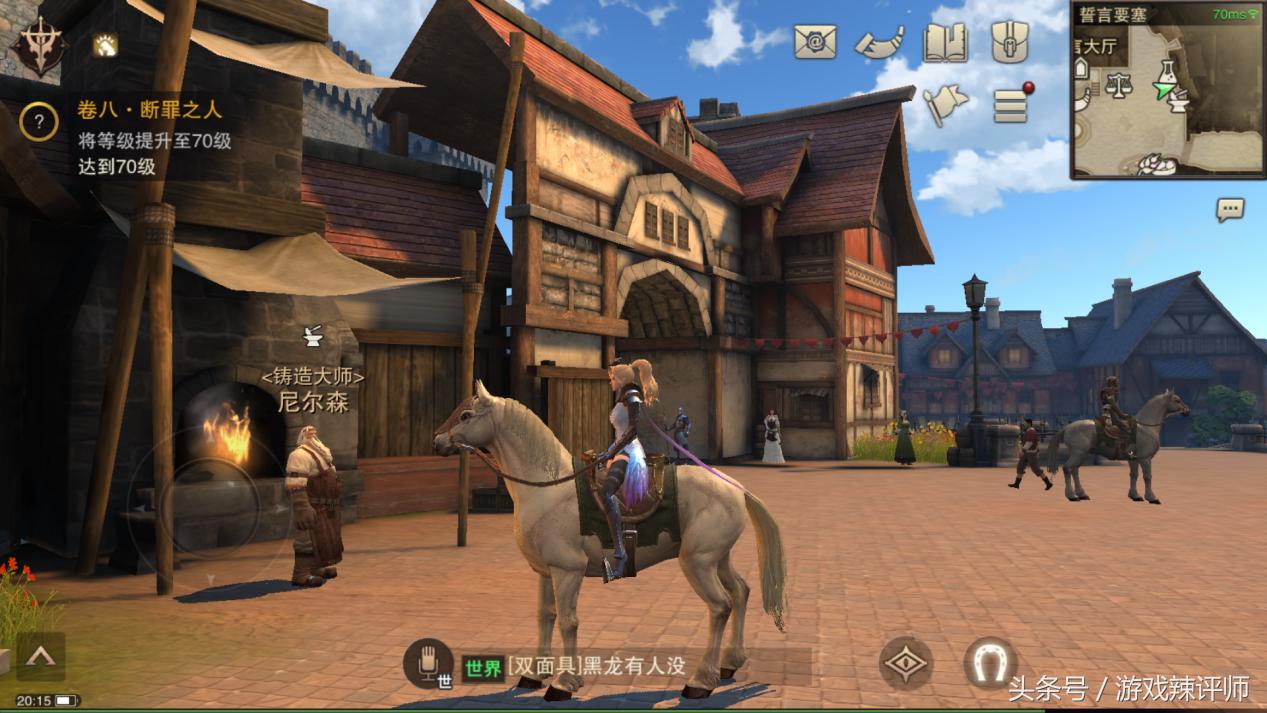This screenshot has width=1267, height=713.
Task: Open the character sword emblem portrait
Action: pyautogui.click(x=38, y=47)
